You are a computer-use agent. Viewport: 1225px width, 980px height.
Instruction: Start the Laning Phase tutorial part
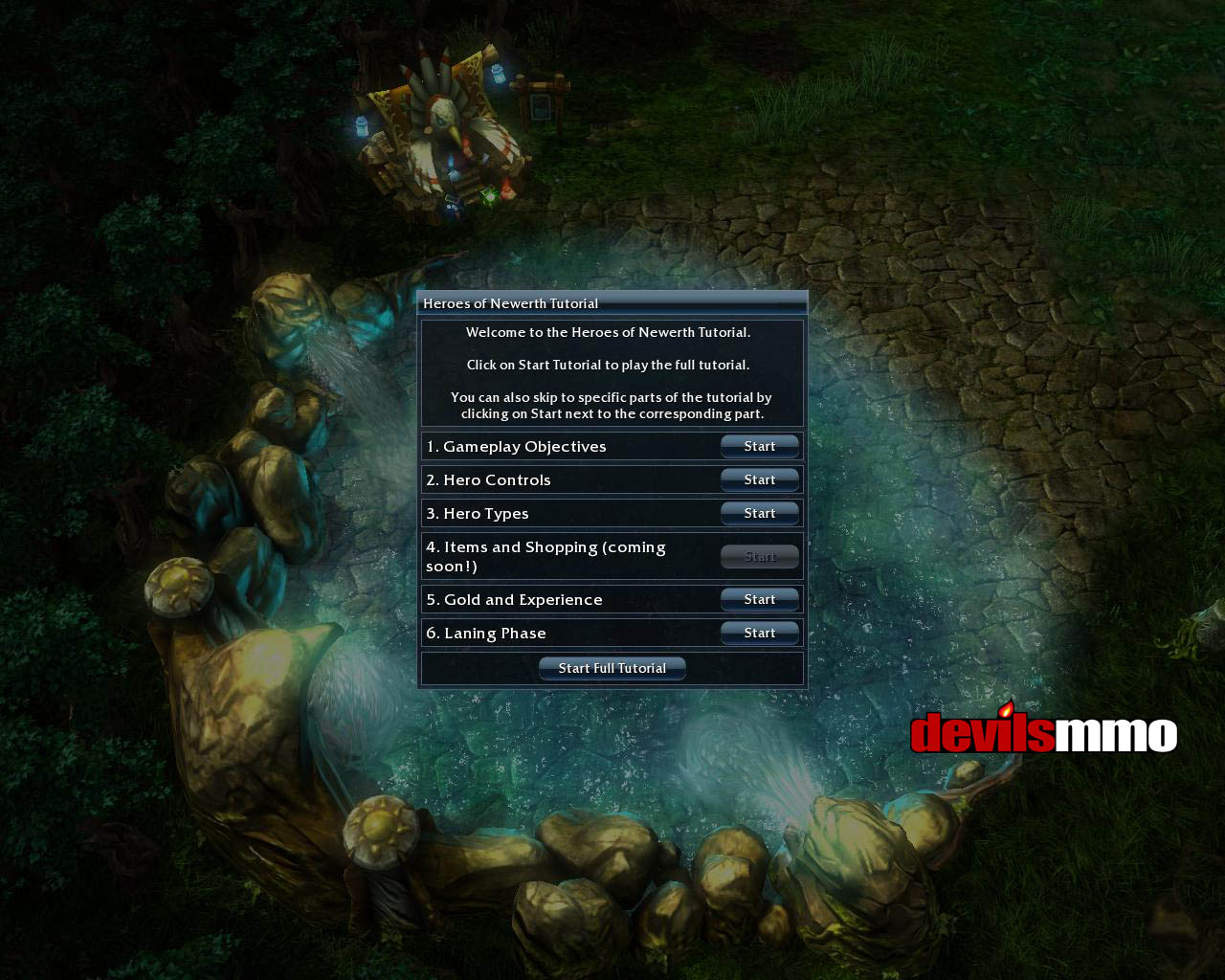760,633
